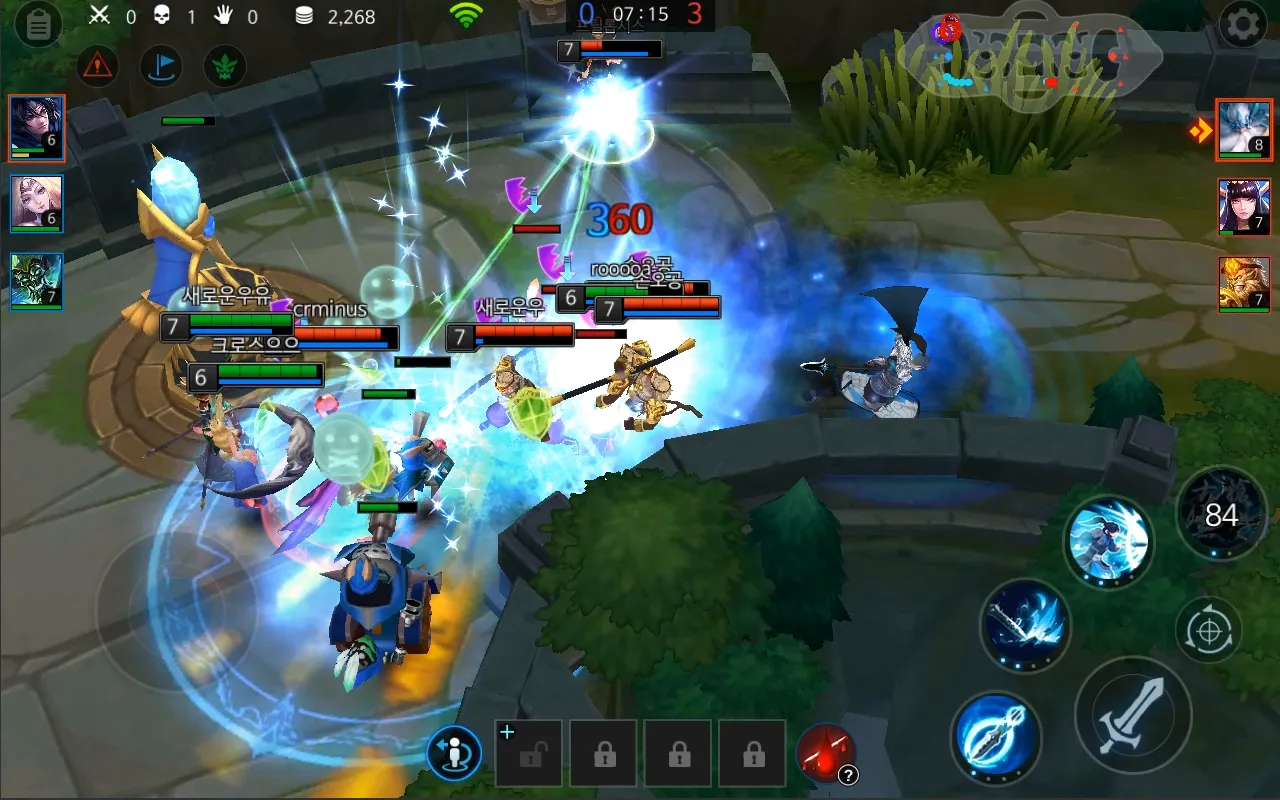Use the red potion item button
Image resolution: width=1280 pixels, height=800 pixels.
coord(826,753)
